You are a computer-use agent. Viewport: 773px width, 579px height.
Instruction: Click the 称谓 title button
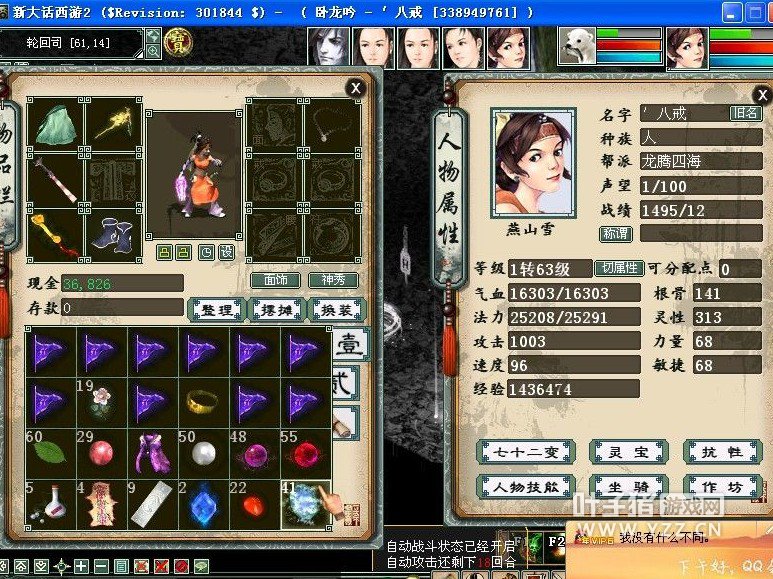tap(615, 234)
